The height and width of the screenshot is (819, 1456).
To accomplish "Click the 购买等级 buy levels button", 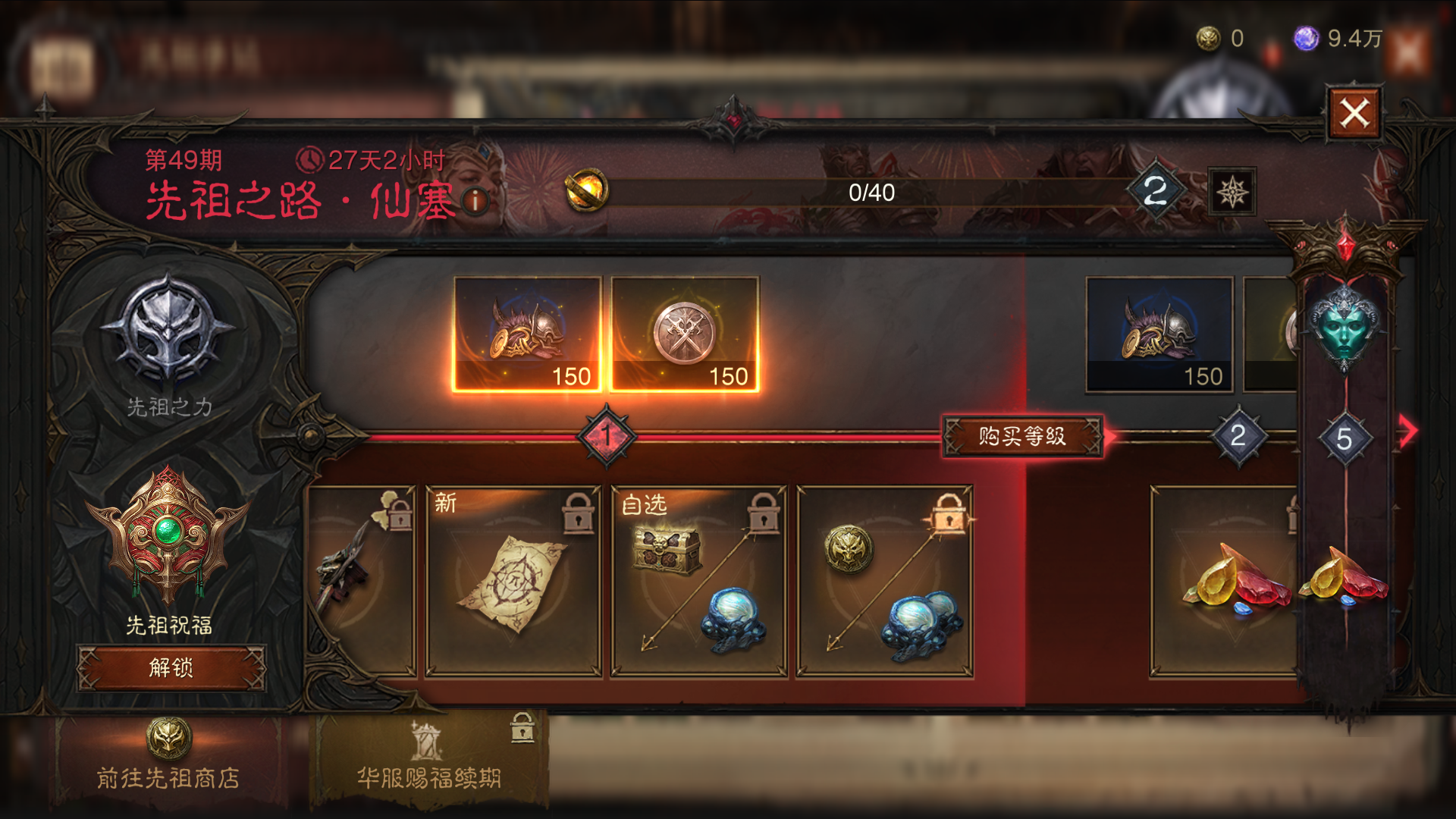I will coord(1021,436).
